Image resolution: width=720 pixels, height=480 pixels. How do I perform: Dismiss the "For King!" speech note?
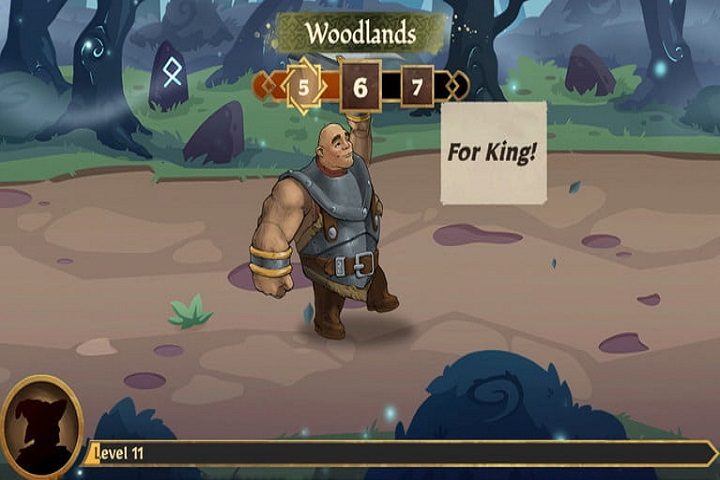(x=493, y=153)
